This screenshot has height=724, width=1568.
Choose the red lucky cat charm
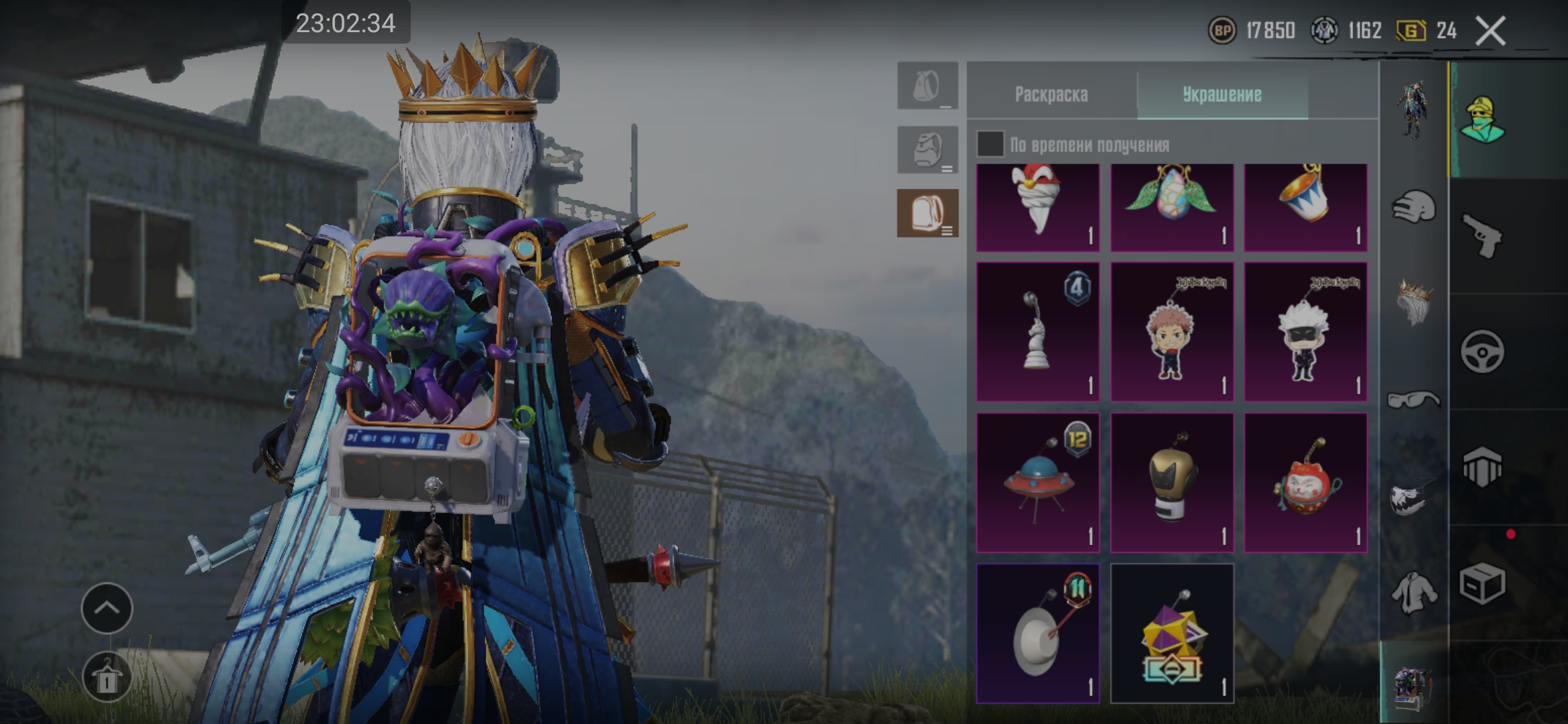coord(1305,483)
